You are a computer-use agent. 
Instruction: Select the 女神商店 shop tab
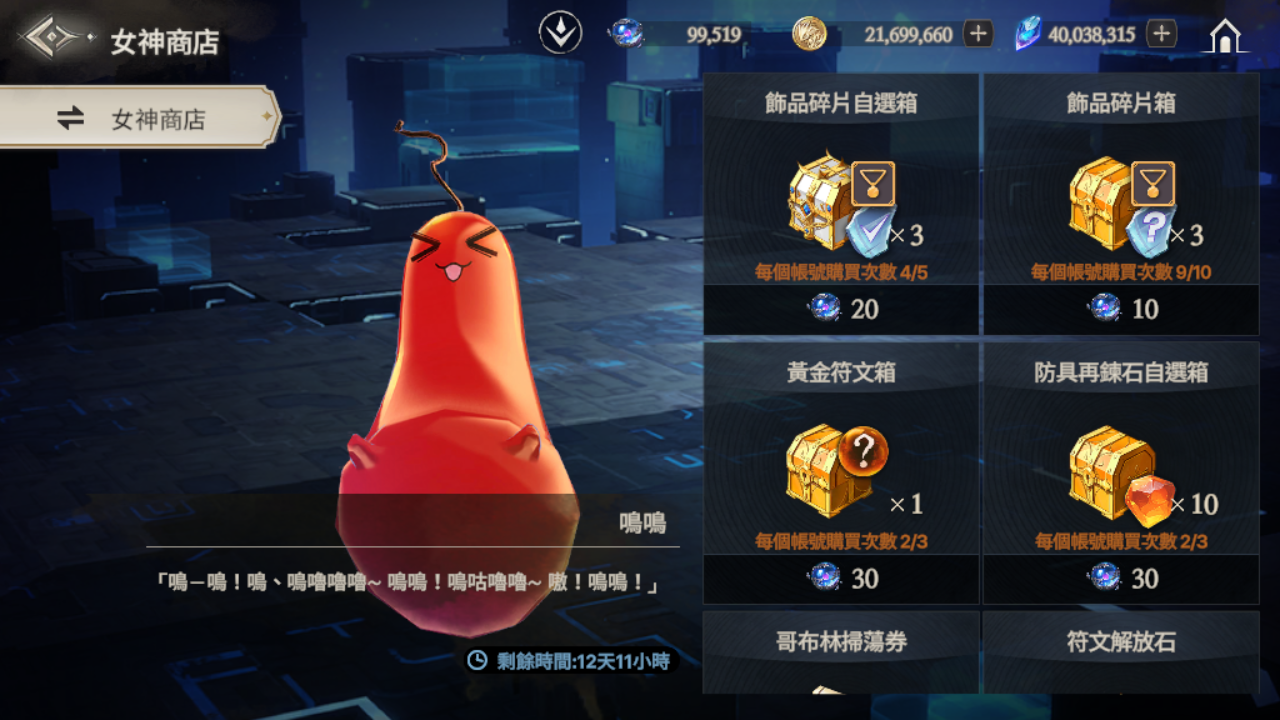pyautogui.click(x=138, y=118)
